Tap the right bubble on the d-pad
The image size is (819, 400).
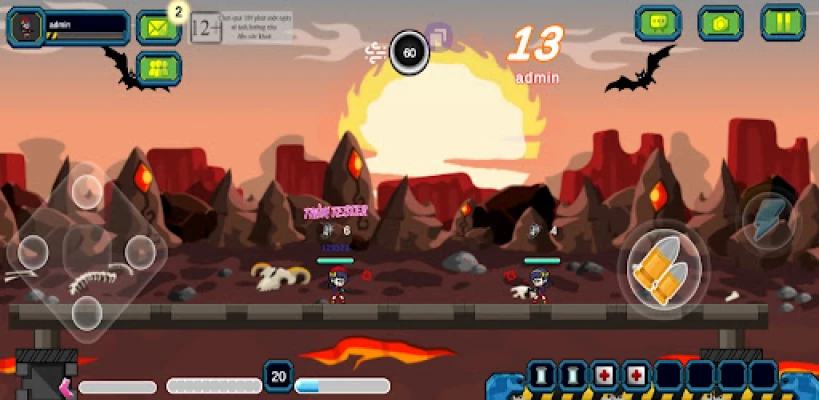[139, 250]
